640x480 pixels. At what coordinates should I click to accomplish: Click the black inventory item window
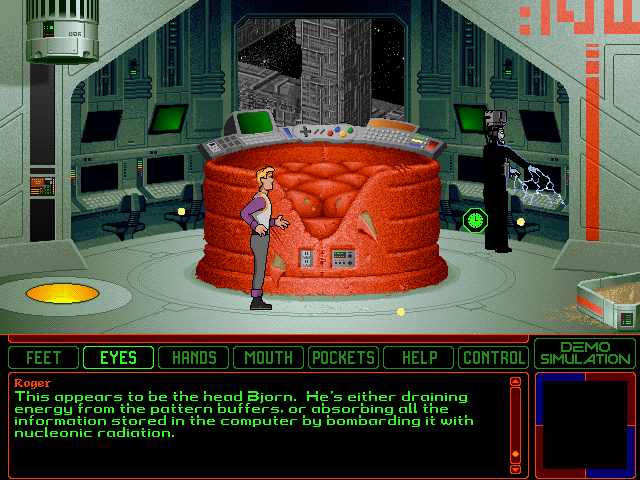coord(585,424)
